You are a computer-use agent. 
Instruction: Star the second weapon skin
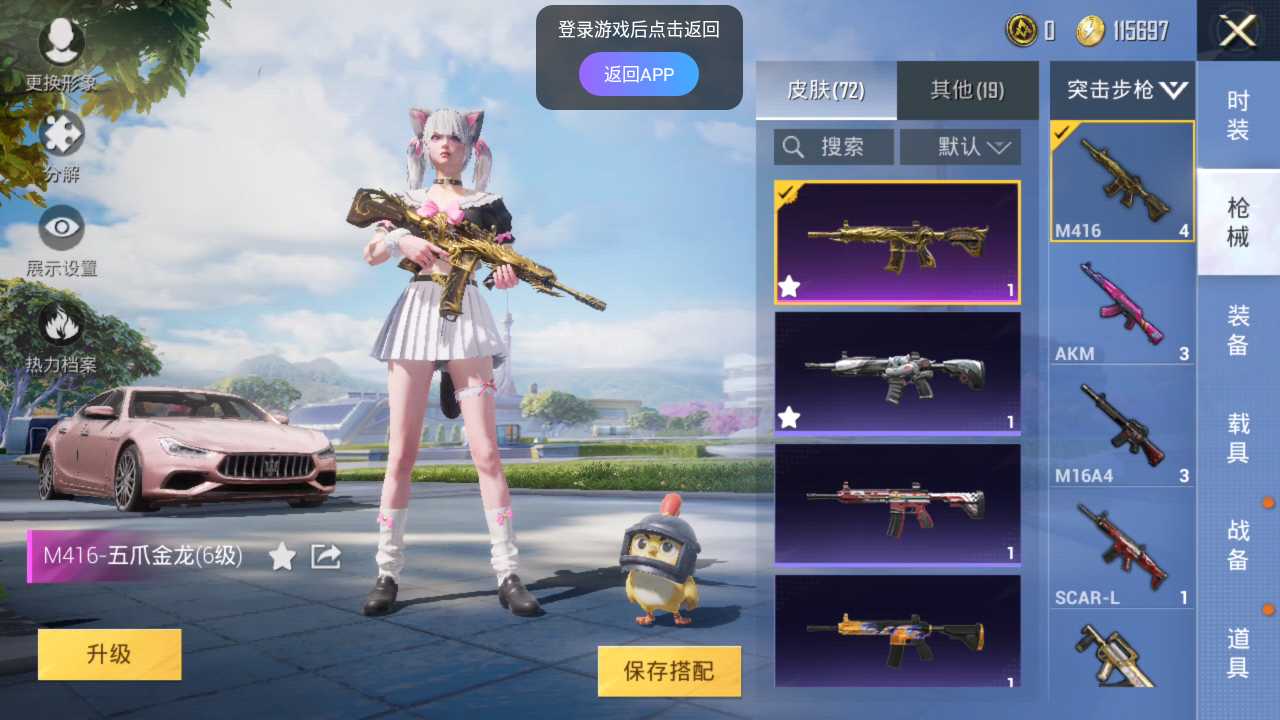pyautogui.click(x=789, y=418)
